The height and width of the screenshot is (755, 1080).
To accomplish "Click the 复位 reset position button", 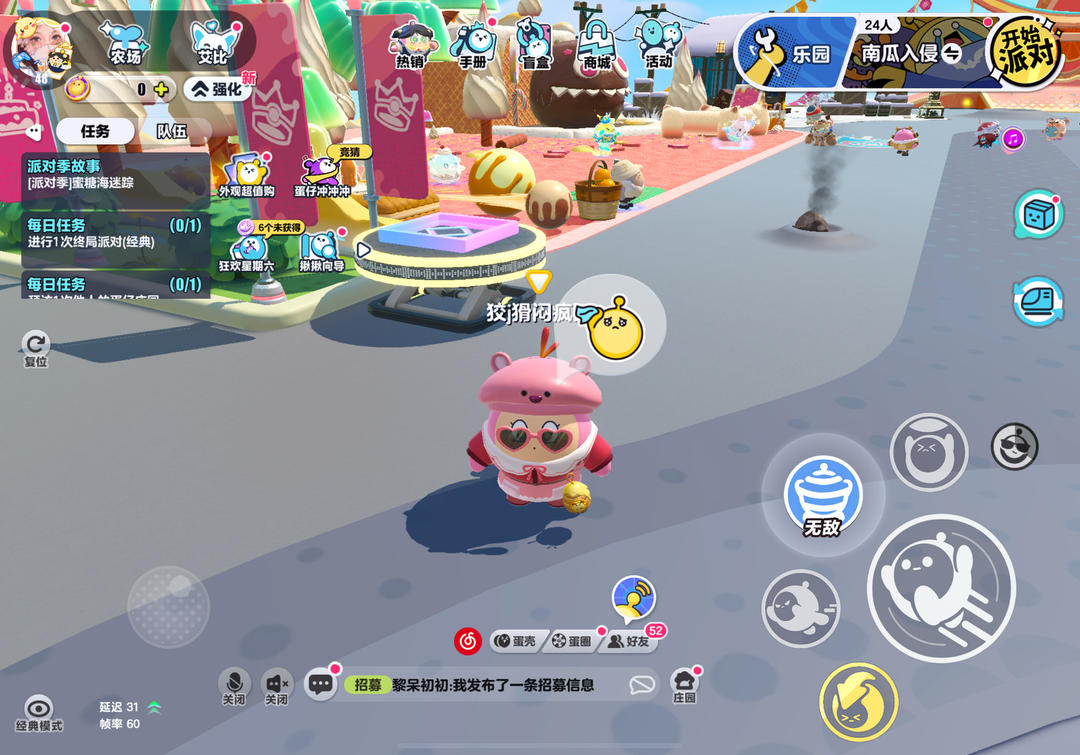I will tap(36, 348).
